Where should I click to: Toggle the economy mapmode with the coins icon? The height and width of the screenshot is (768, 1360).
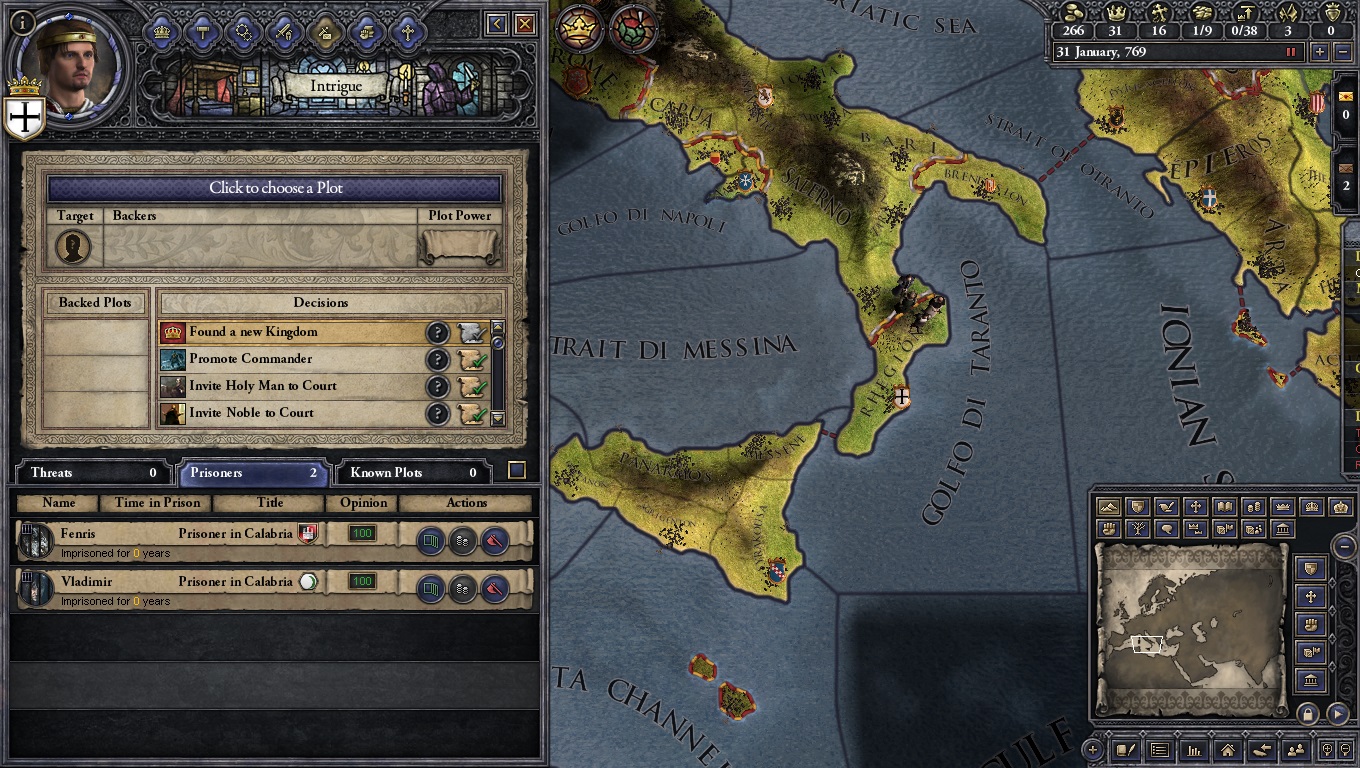1253,506
